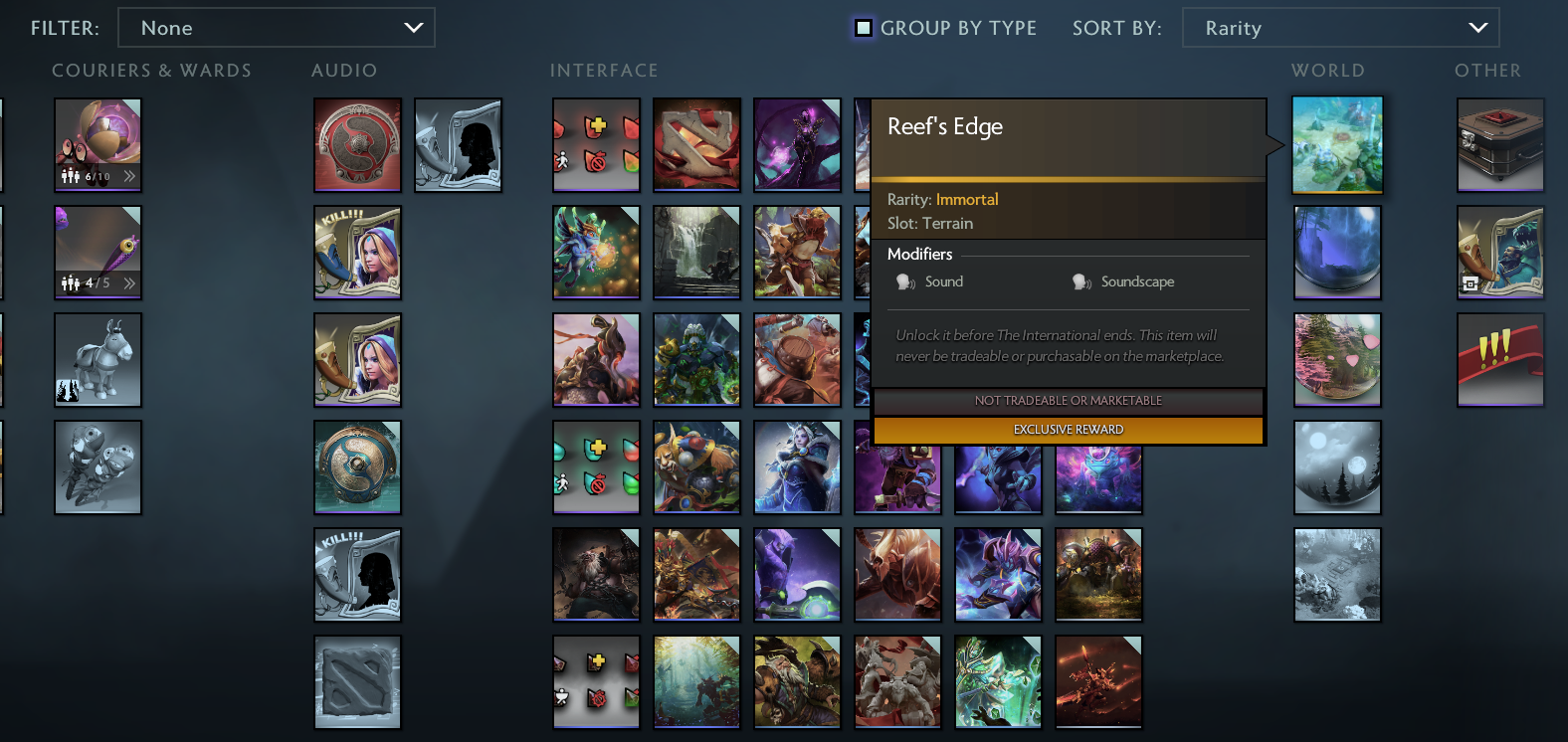
Task: Open the red Aegis music pack item
Action: tap(357, 144)
